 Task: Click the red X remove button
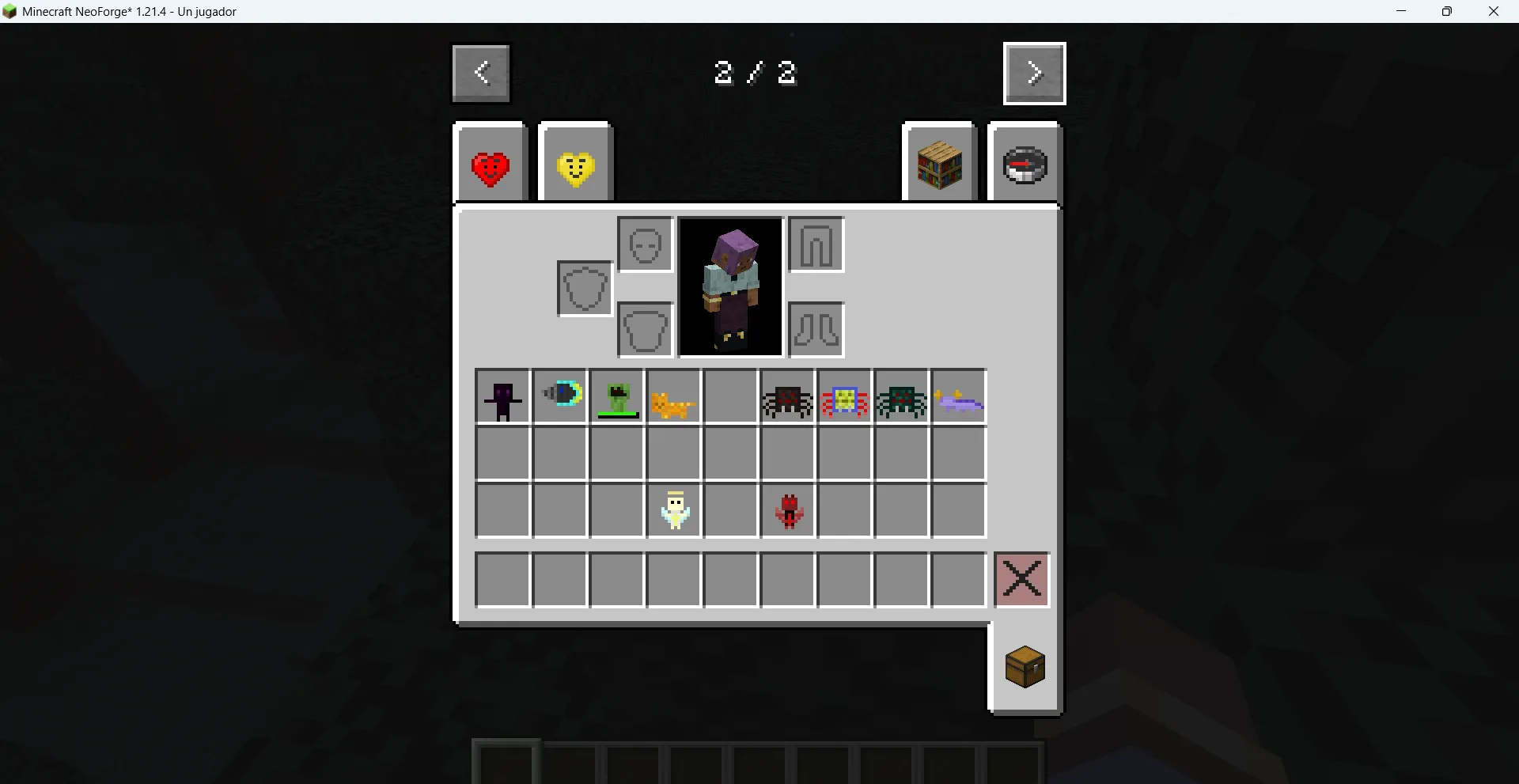[x=1021, y=578]
